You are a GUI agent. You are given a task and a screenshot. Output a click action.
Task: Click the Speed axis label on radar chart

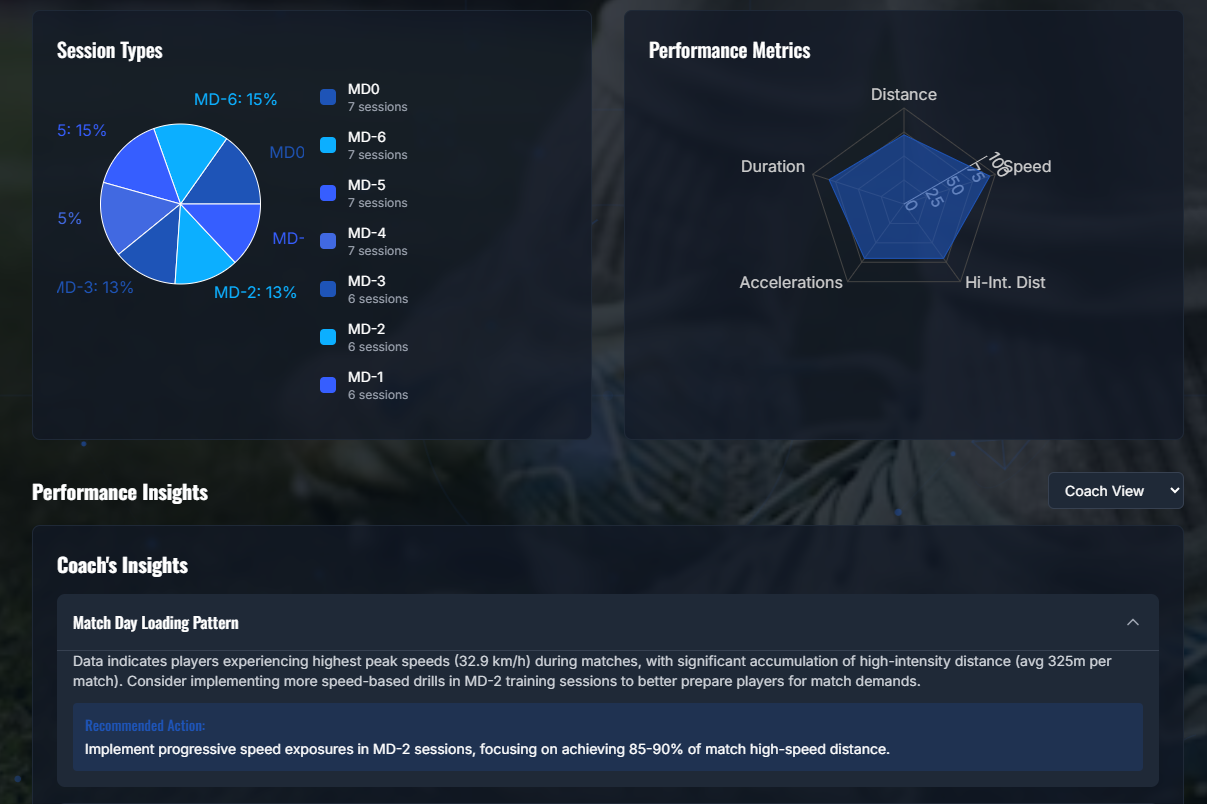[x=1027, y=167]
